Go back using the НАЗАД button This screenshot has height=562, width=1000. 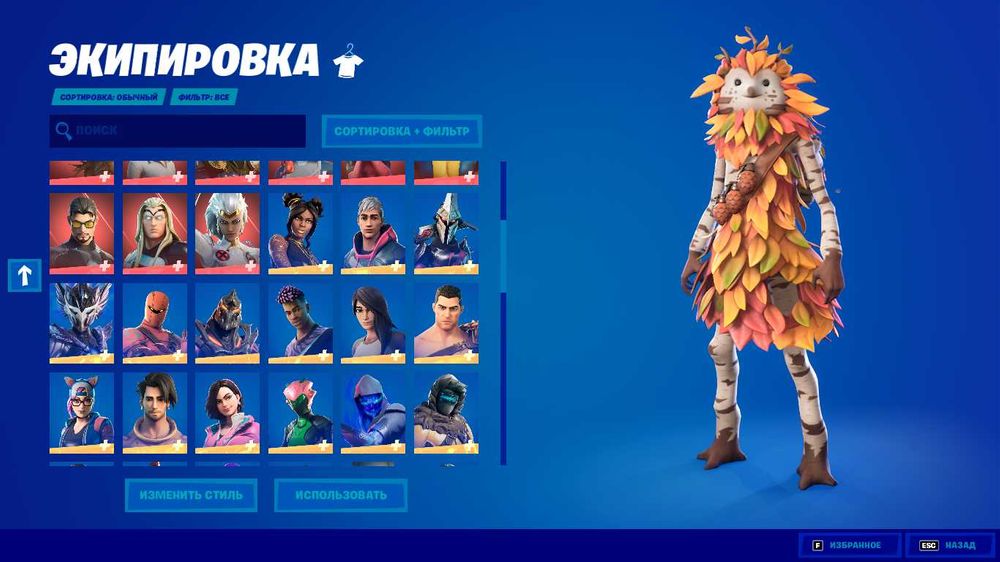coord(950,545)
